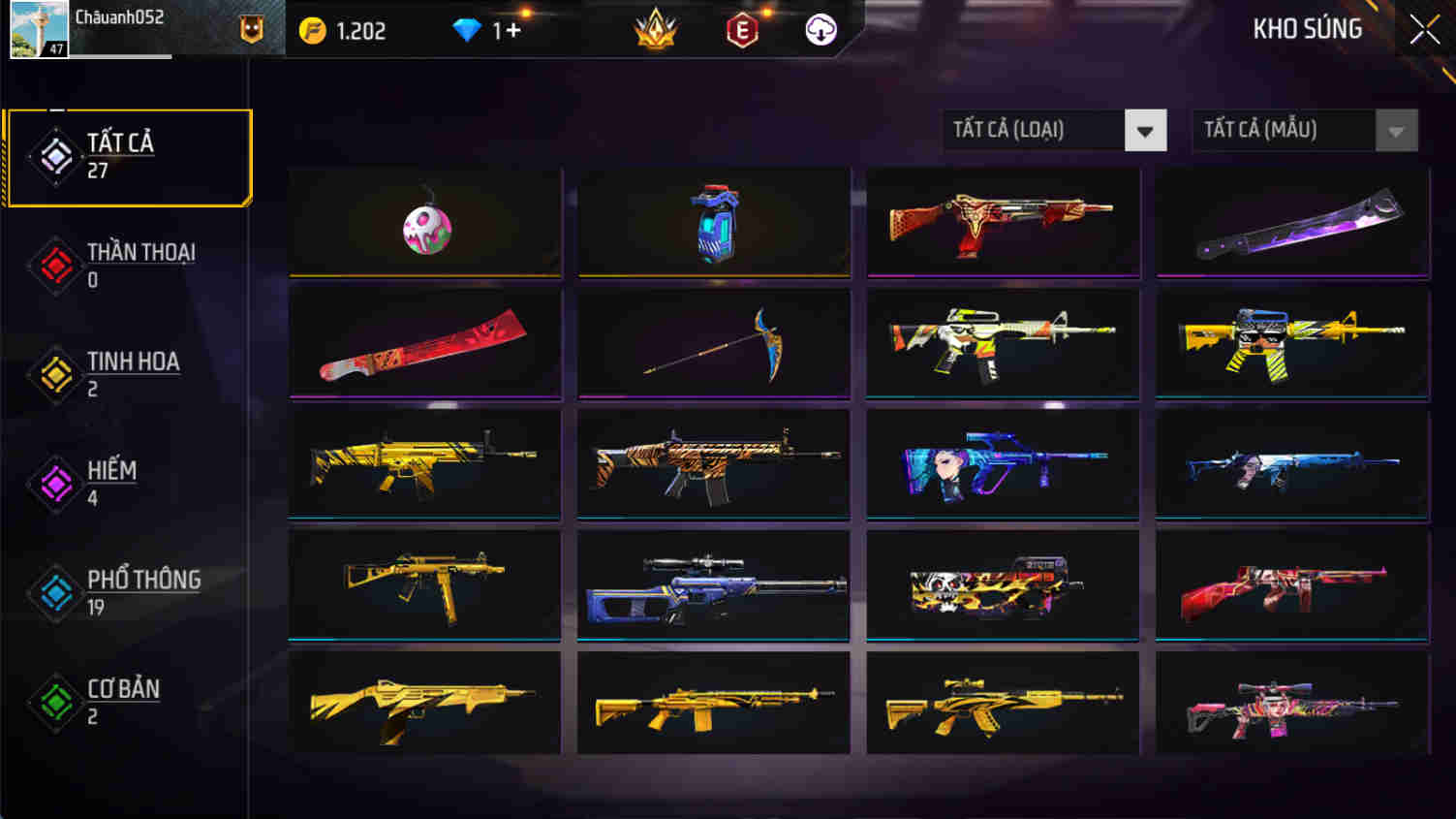Click the red E-badge icon
Screen dimensions: 1456x819
click(741, 30)
